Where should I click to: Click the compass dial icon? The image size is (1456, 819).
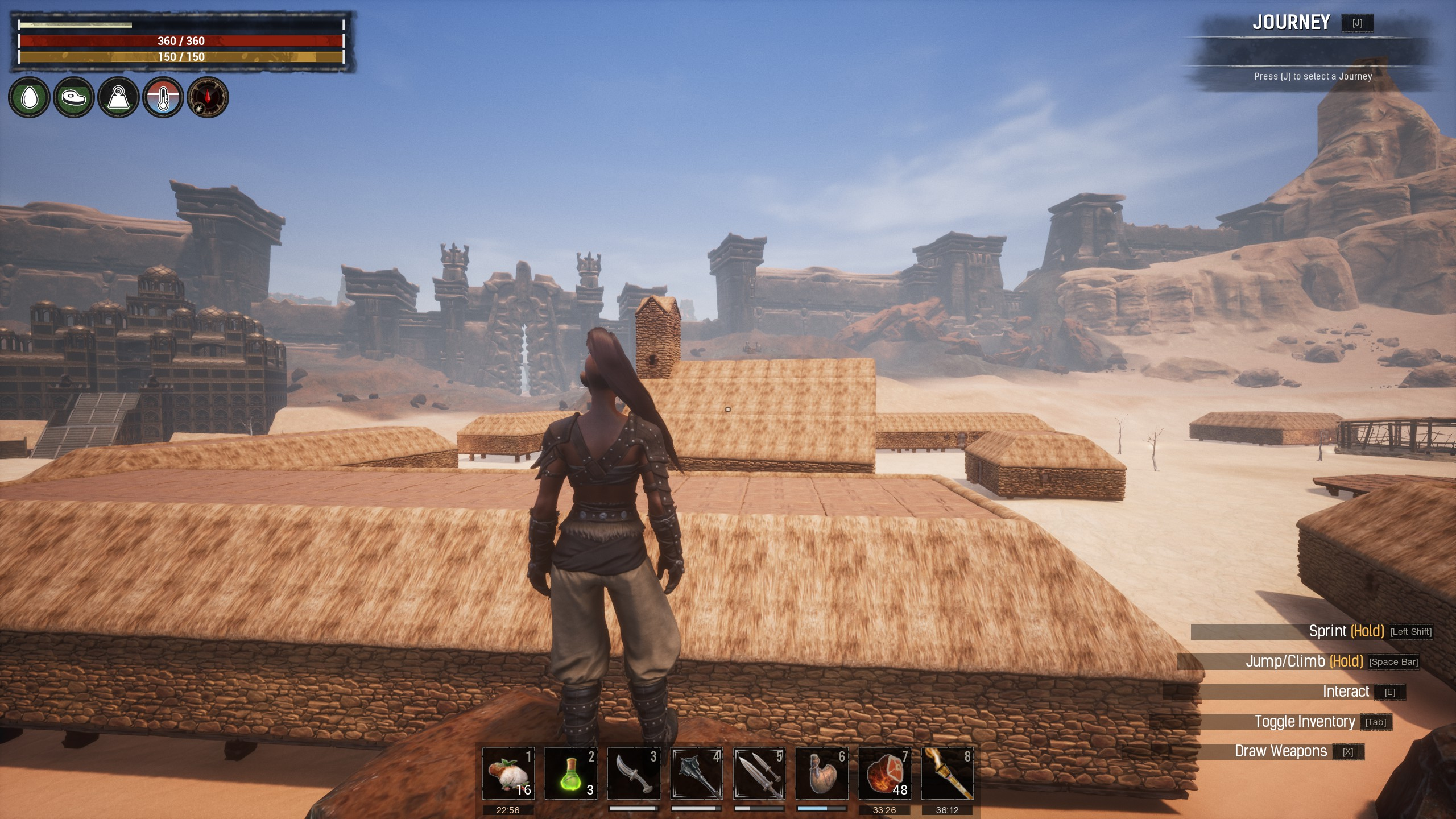coord(208,97)
